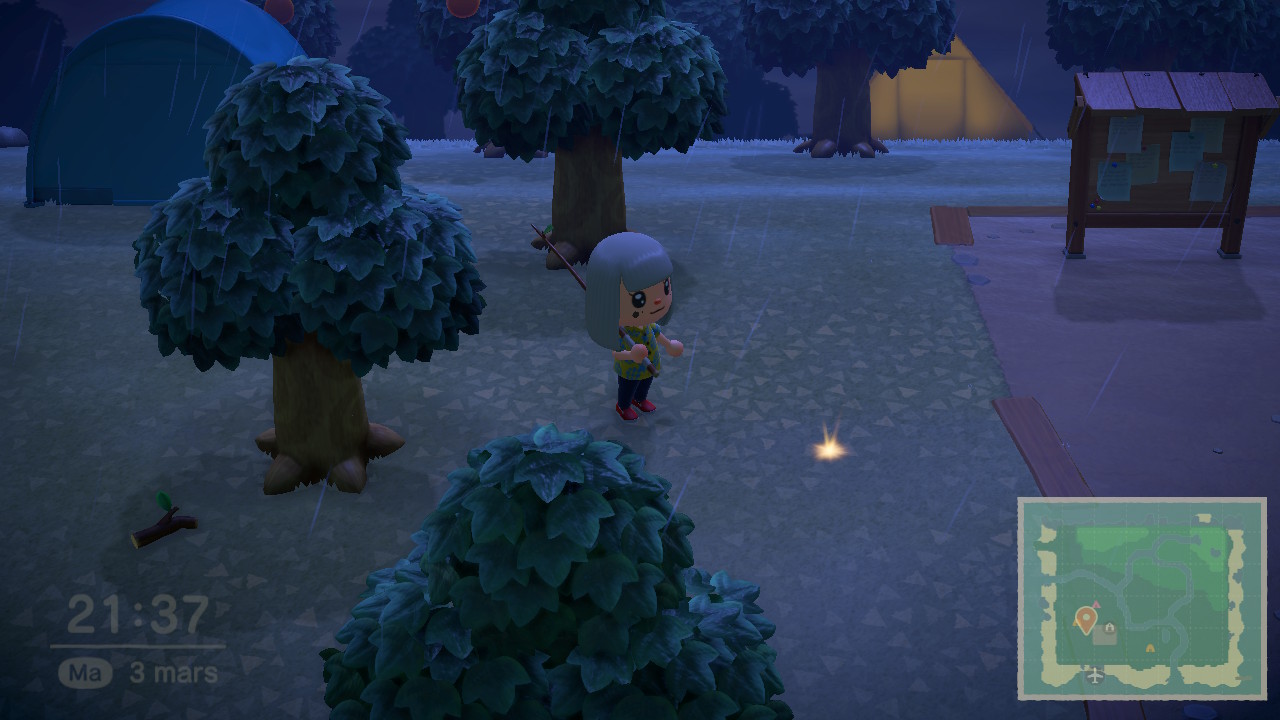Click the orange tent marker on the minimap
The width and height of the screenshot is (1280, 720).
[1149, 646]
